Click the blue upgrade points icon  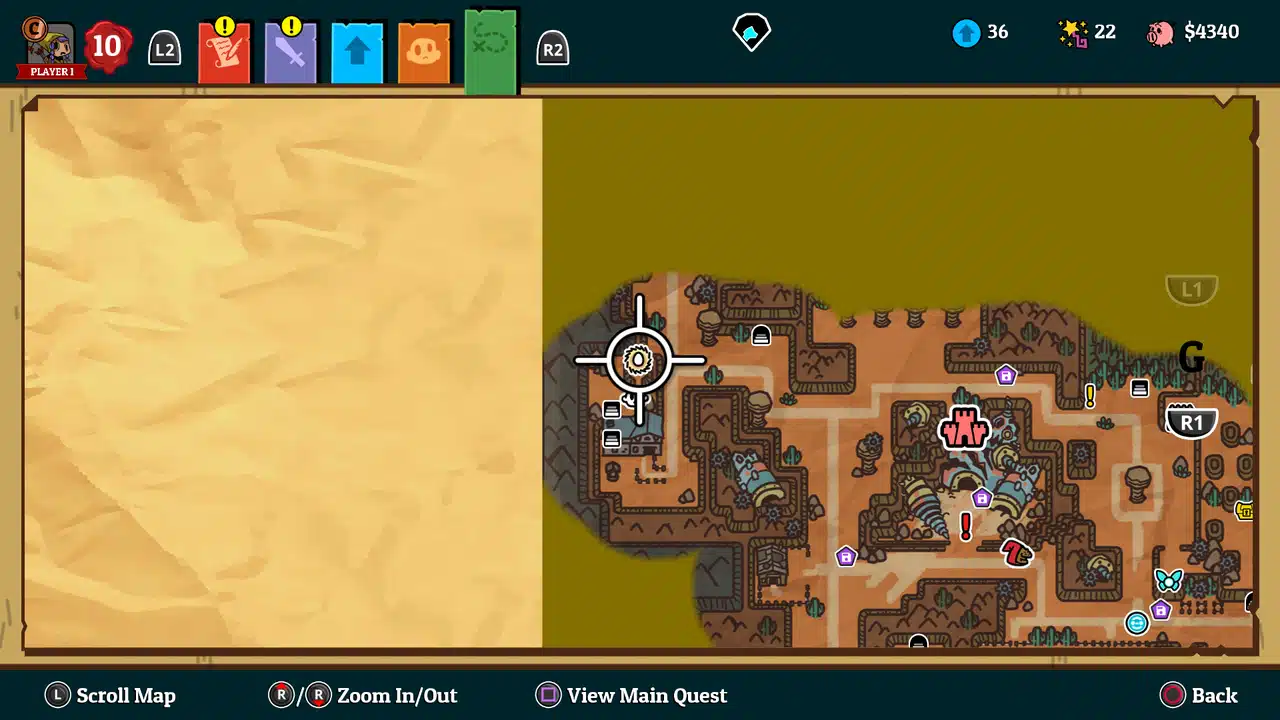point(966,32)
